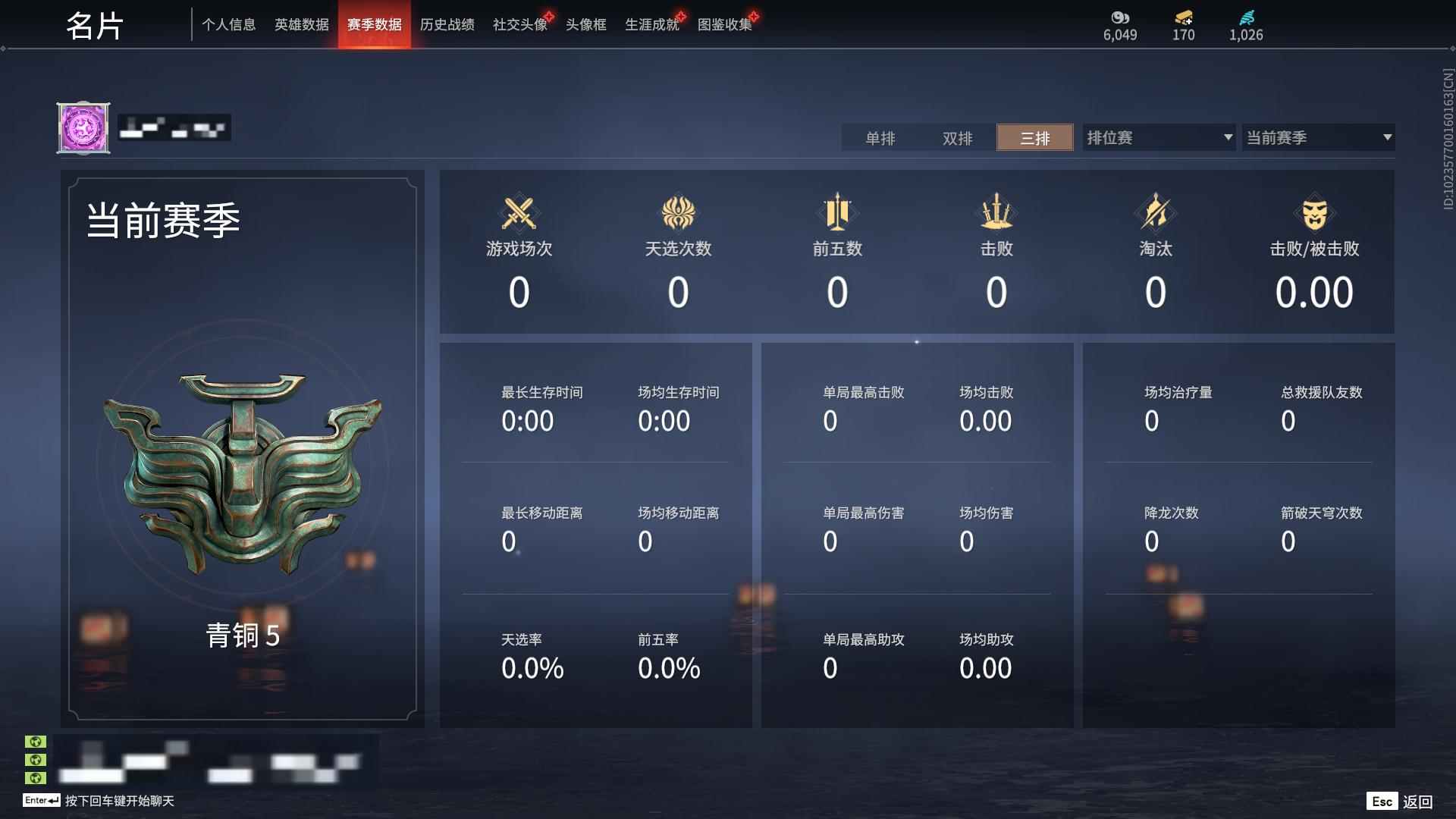Select the 淘汰 stat icon
This screenshot has width=1456, height=819.
click(x=1156, y=215)
